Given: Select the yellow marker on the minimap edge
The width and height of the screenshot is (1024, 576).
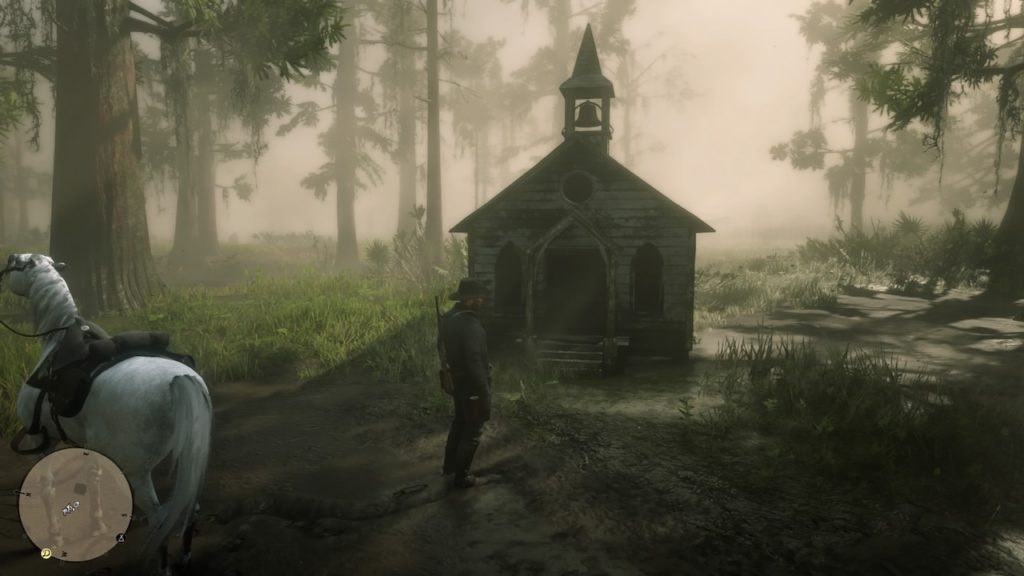Looking at the screenshot, I should 46,553.
